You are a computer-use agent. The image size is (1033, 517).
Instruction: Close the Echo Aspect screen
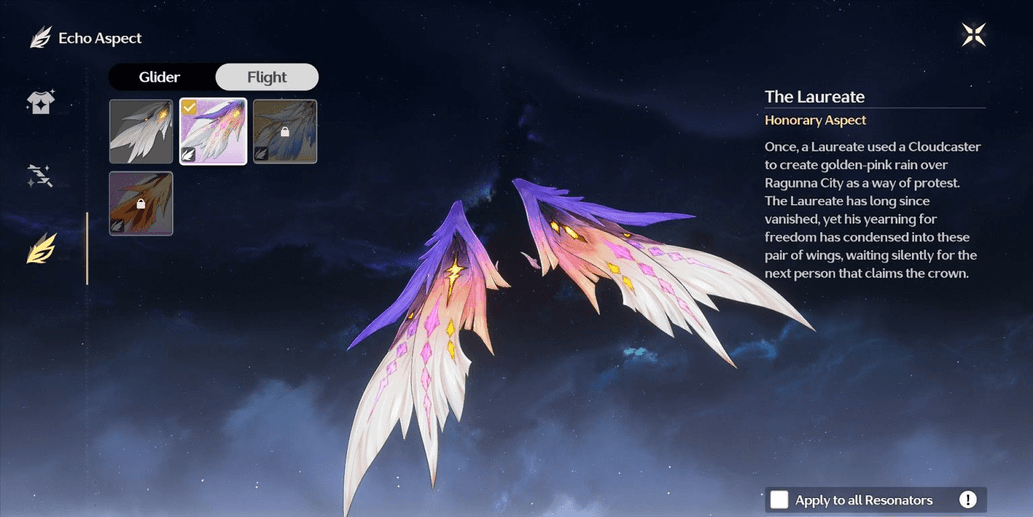coord(973,36)
